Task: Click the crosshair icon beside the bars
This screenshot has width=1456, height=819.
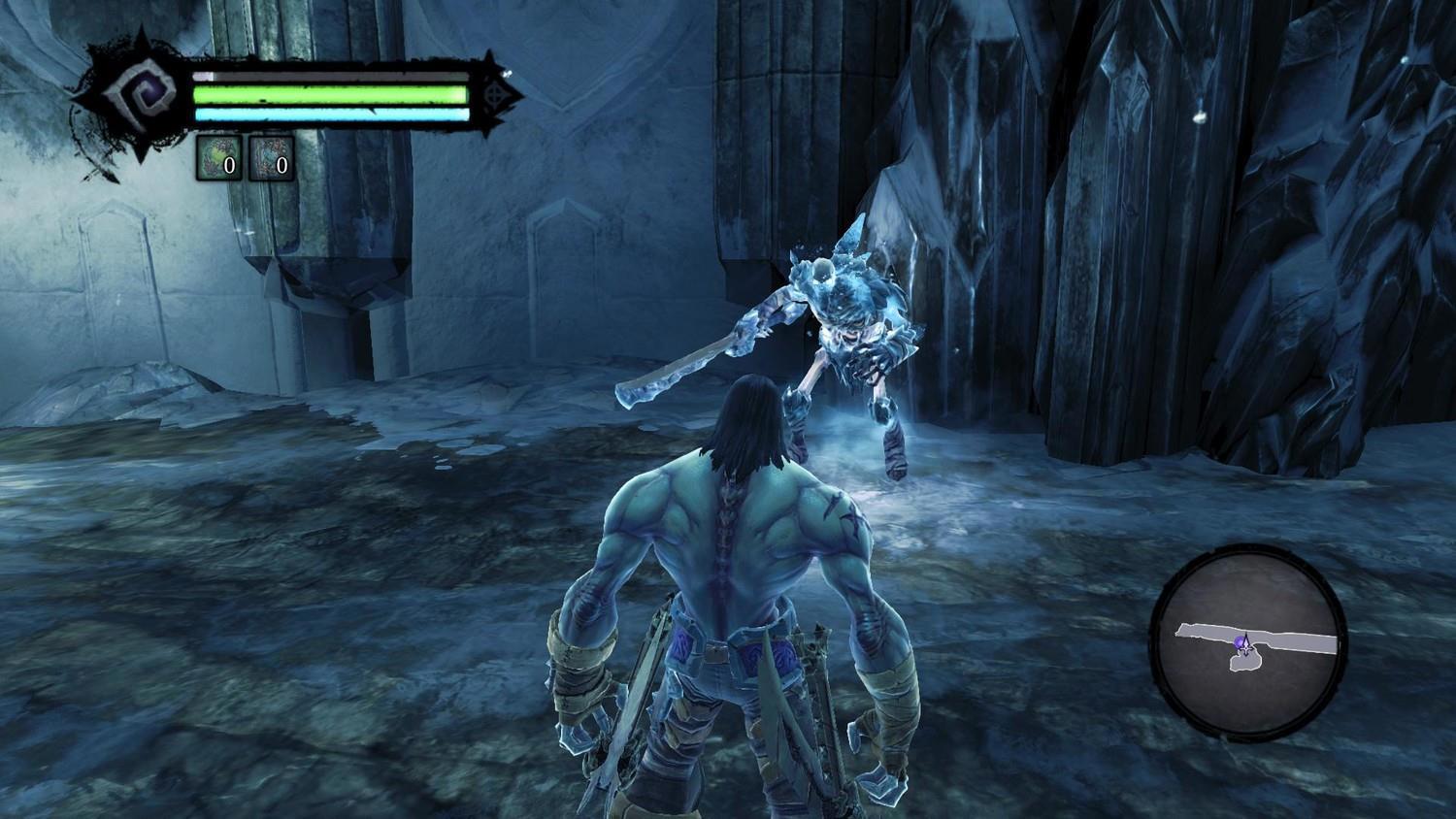Action: coord(497,95)
